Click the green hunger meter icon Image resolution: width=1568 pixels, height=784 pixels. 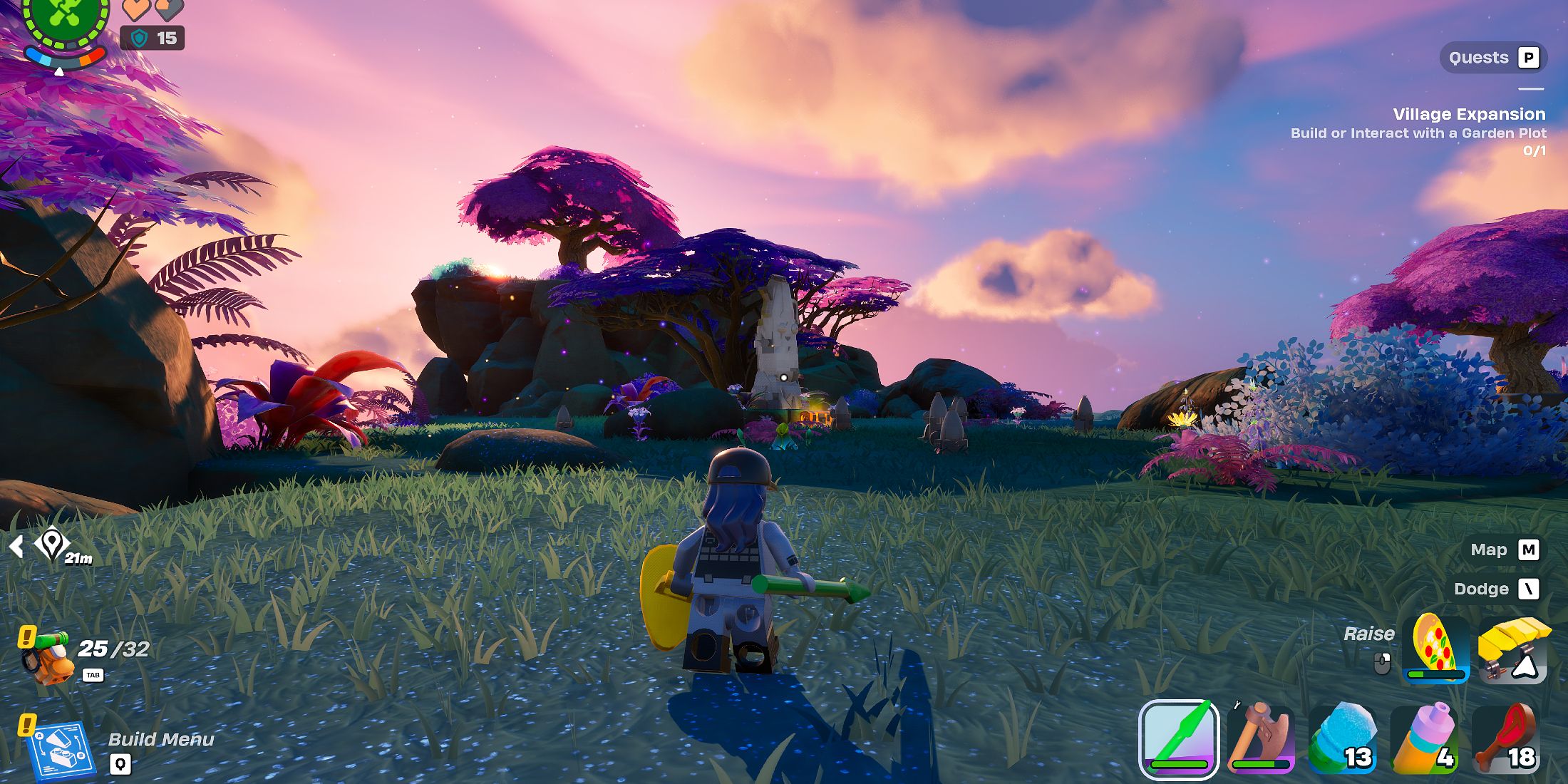[66, 16]
